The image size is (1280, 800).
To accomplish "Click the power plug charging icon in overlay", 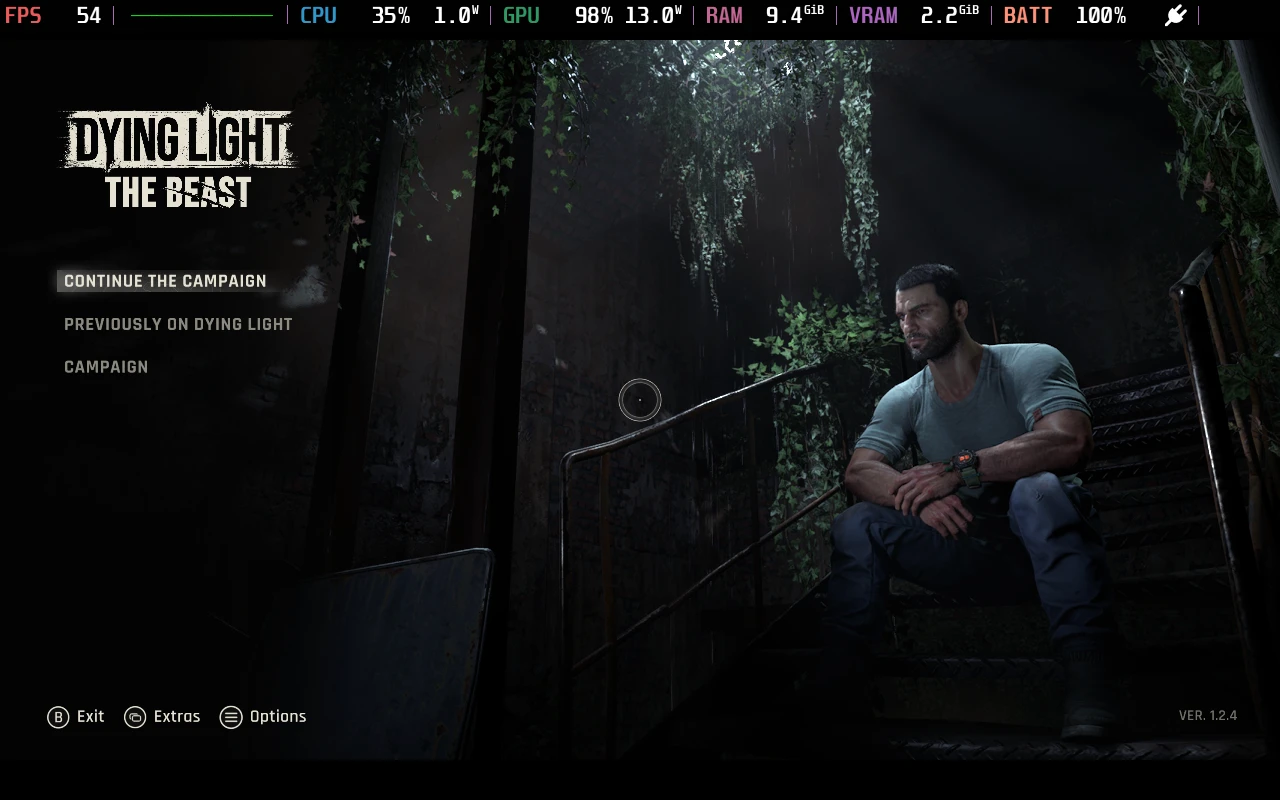I will [1175, 15].
